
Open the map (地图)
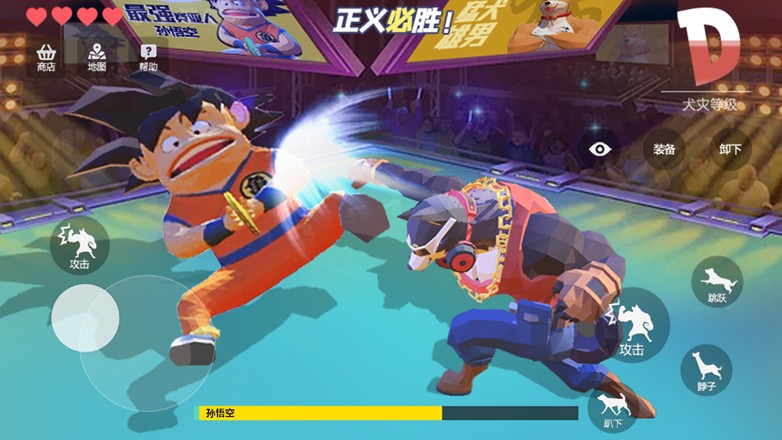tap(97, 57)
